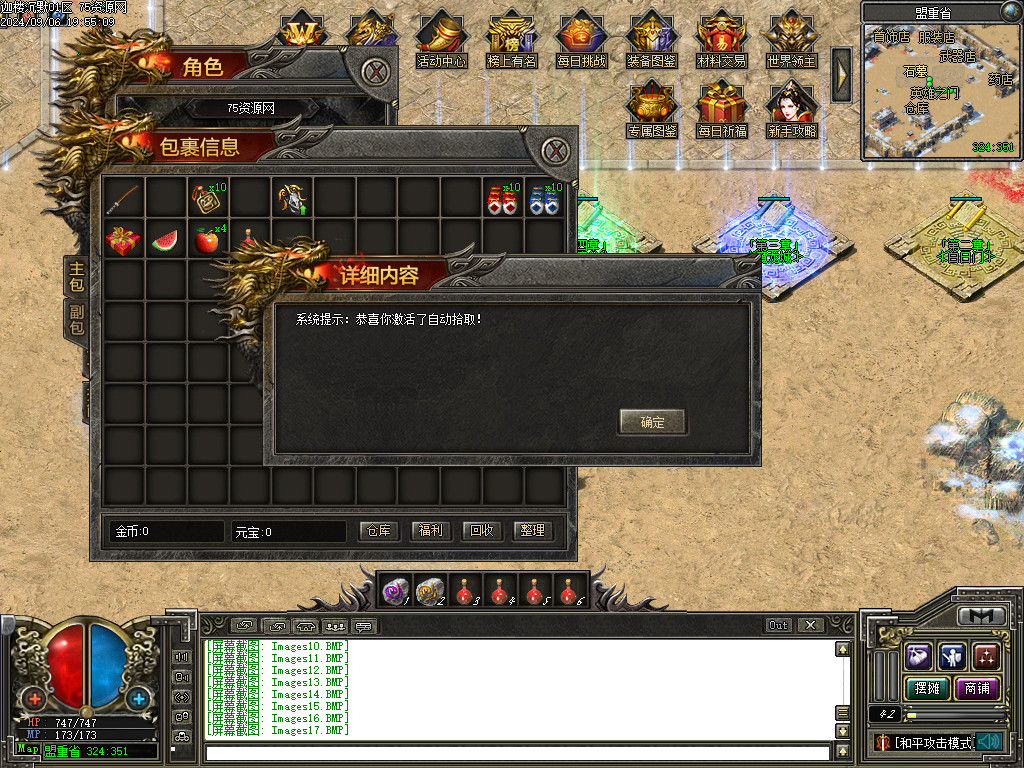This screenshot has height=768, width=1024.
Task: Click the minimap of 盟重省
Action: pos(942,92)
